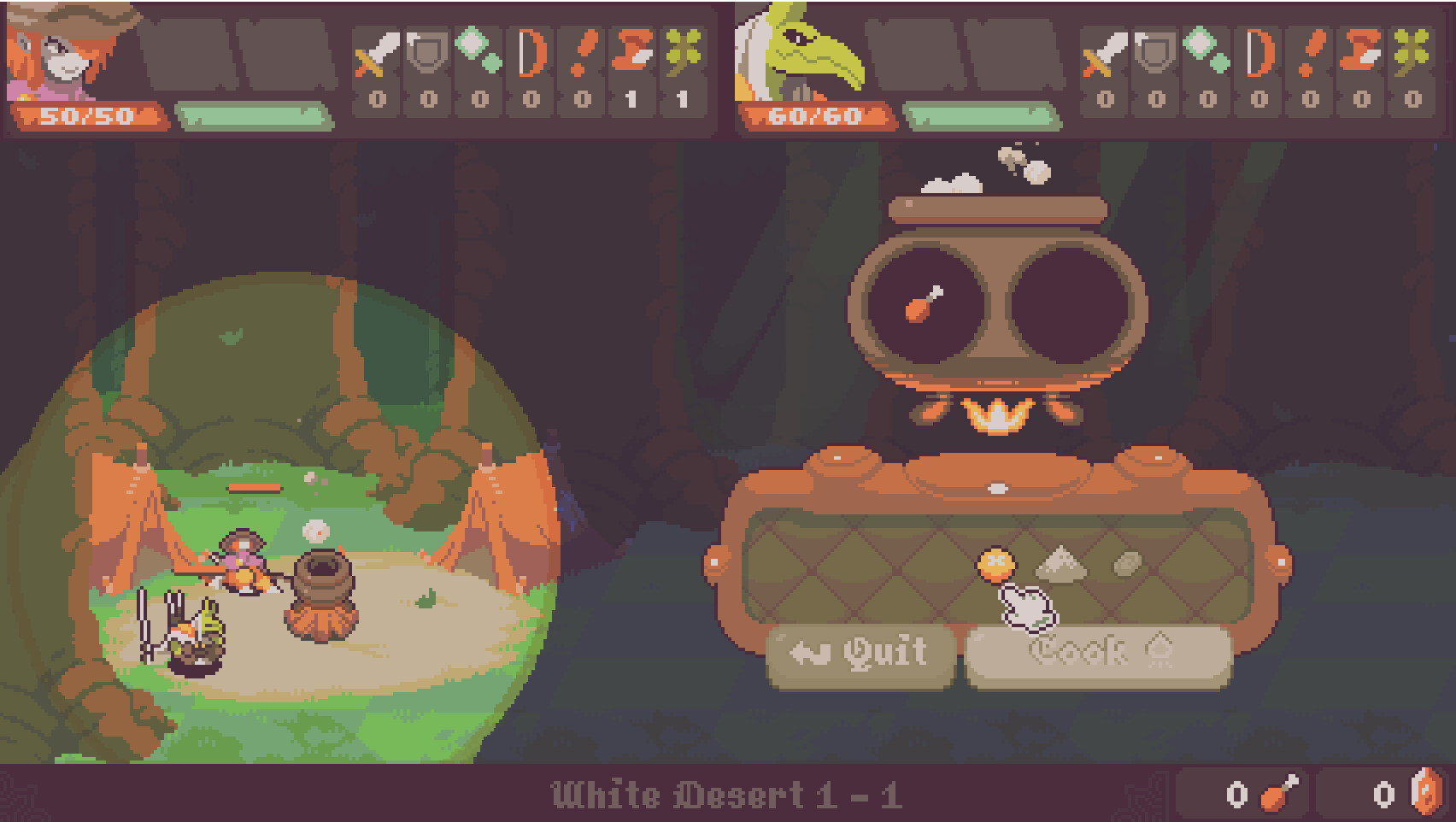Click the red-haired character's portrait
The width and height of the screenshot is (1456, 822).
tap(64, 51)
